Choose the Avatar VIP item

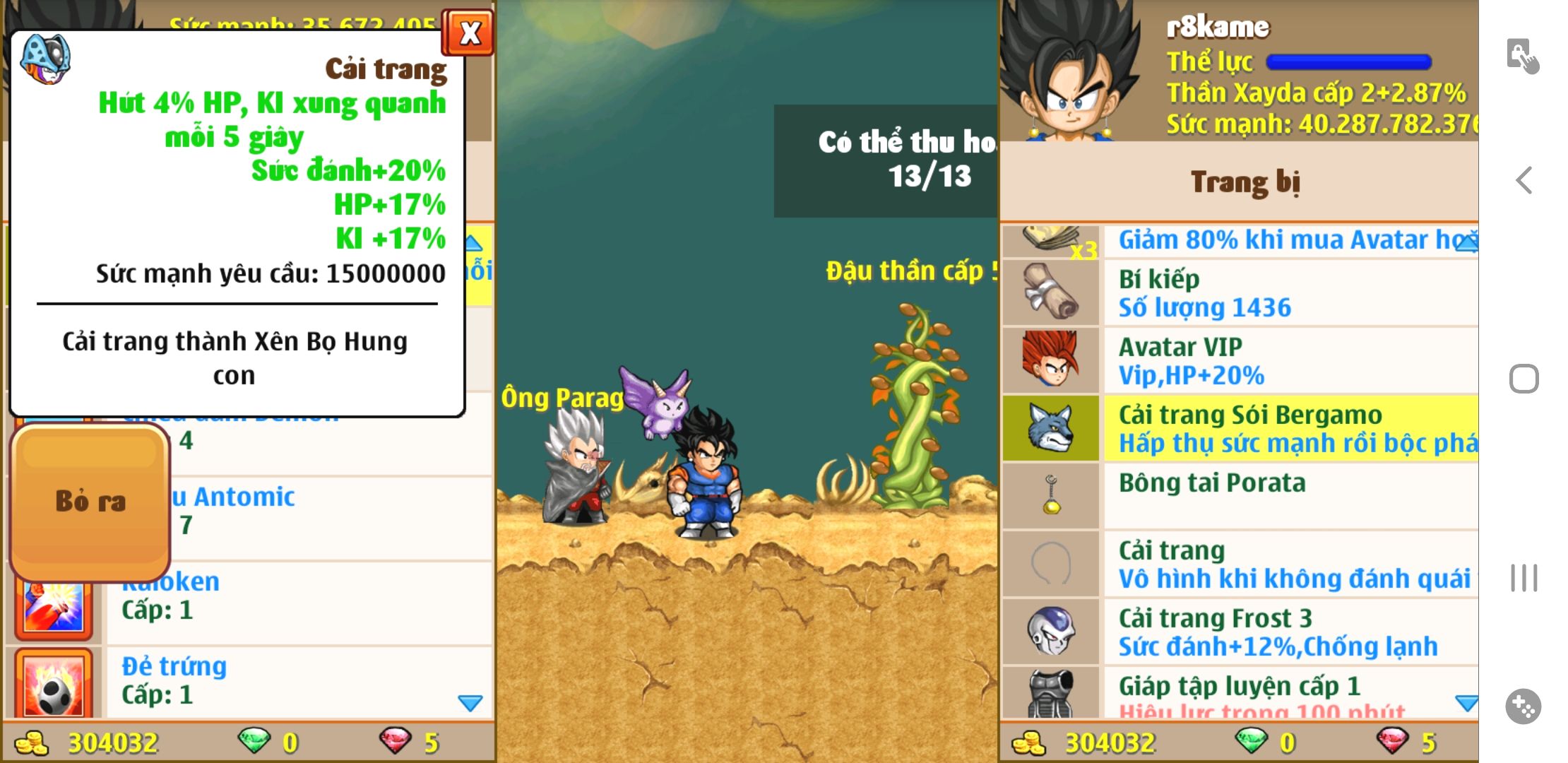click(1239, 361)
